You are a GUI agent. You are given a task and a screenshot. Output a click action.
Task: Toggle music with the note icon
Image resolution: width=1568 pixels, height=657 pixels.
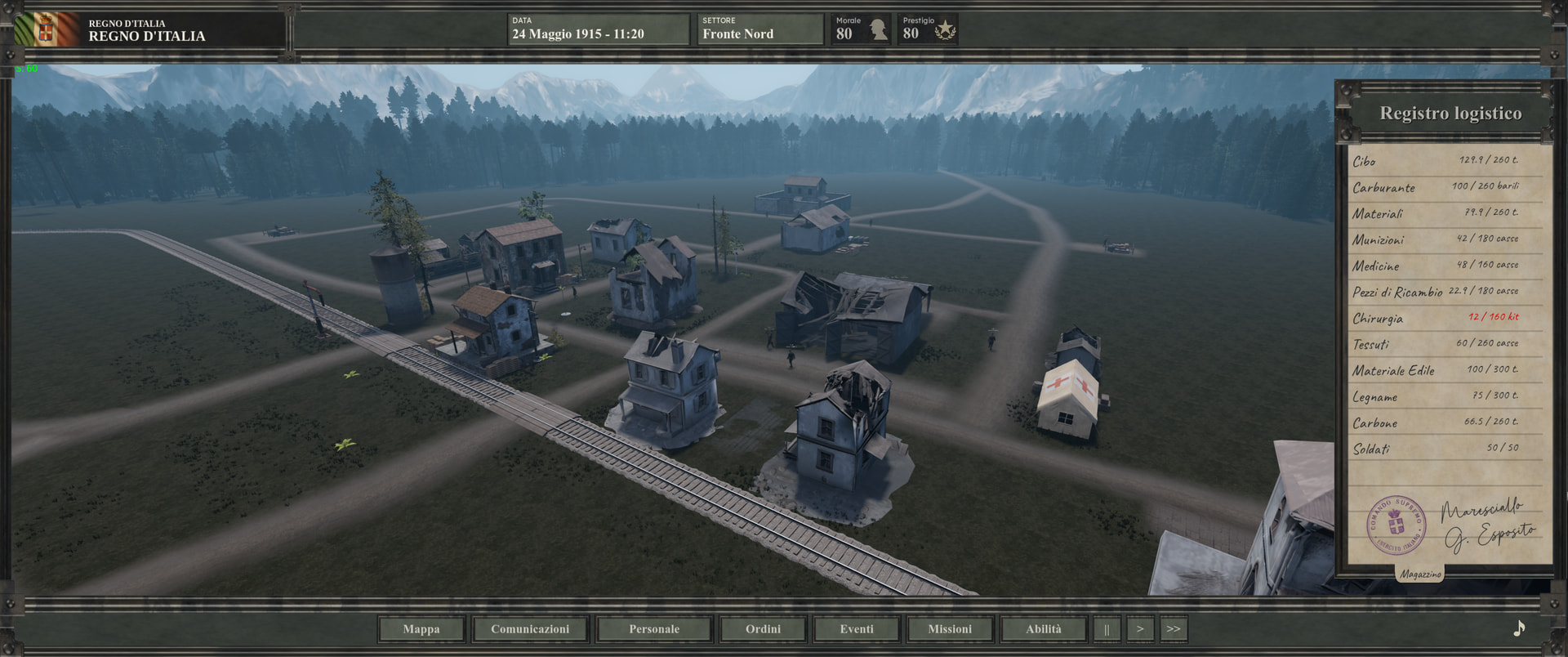(1519, 628)
